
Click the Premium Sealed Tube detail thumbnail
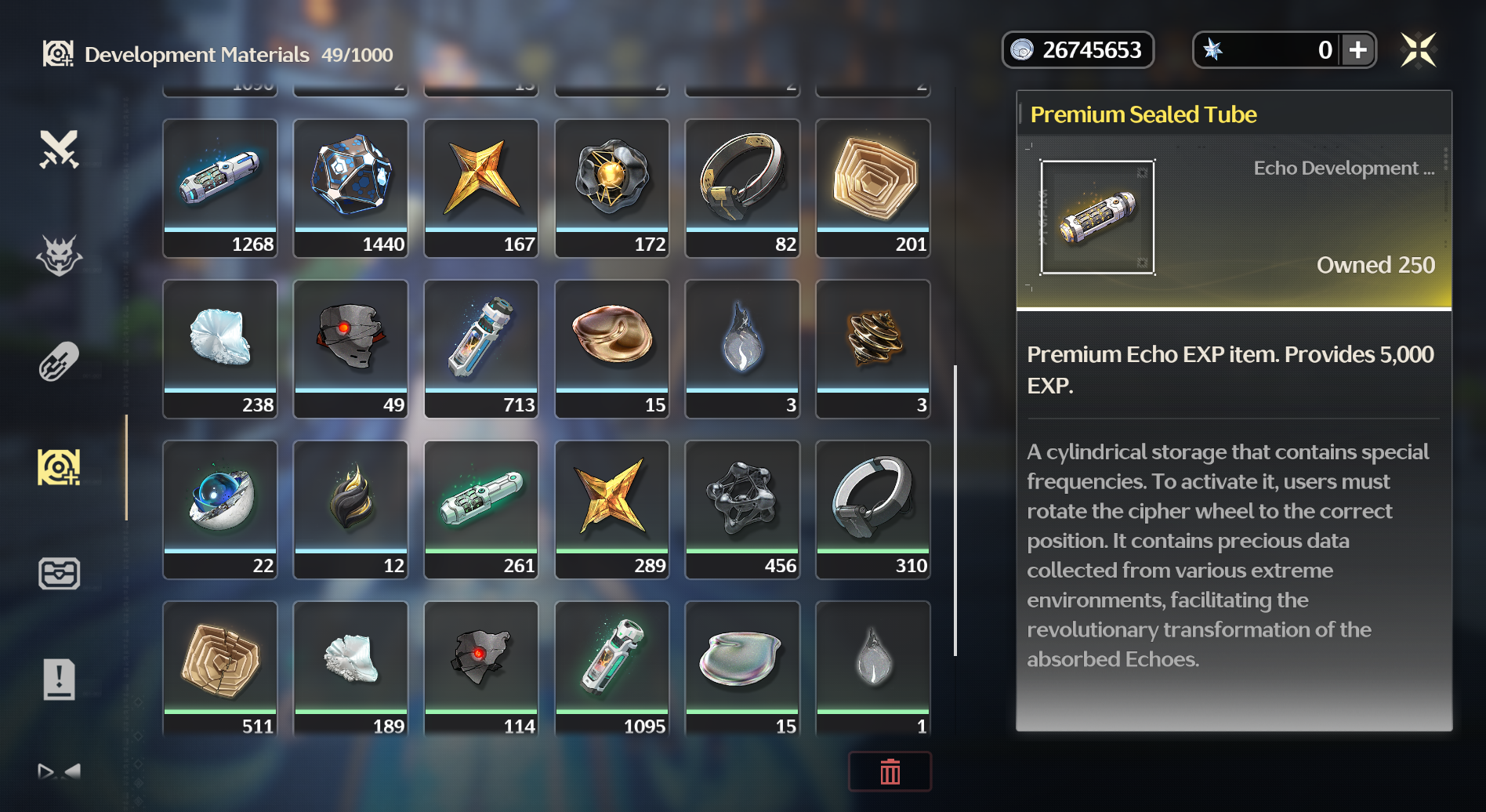tap(1097, 217)
